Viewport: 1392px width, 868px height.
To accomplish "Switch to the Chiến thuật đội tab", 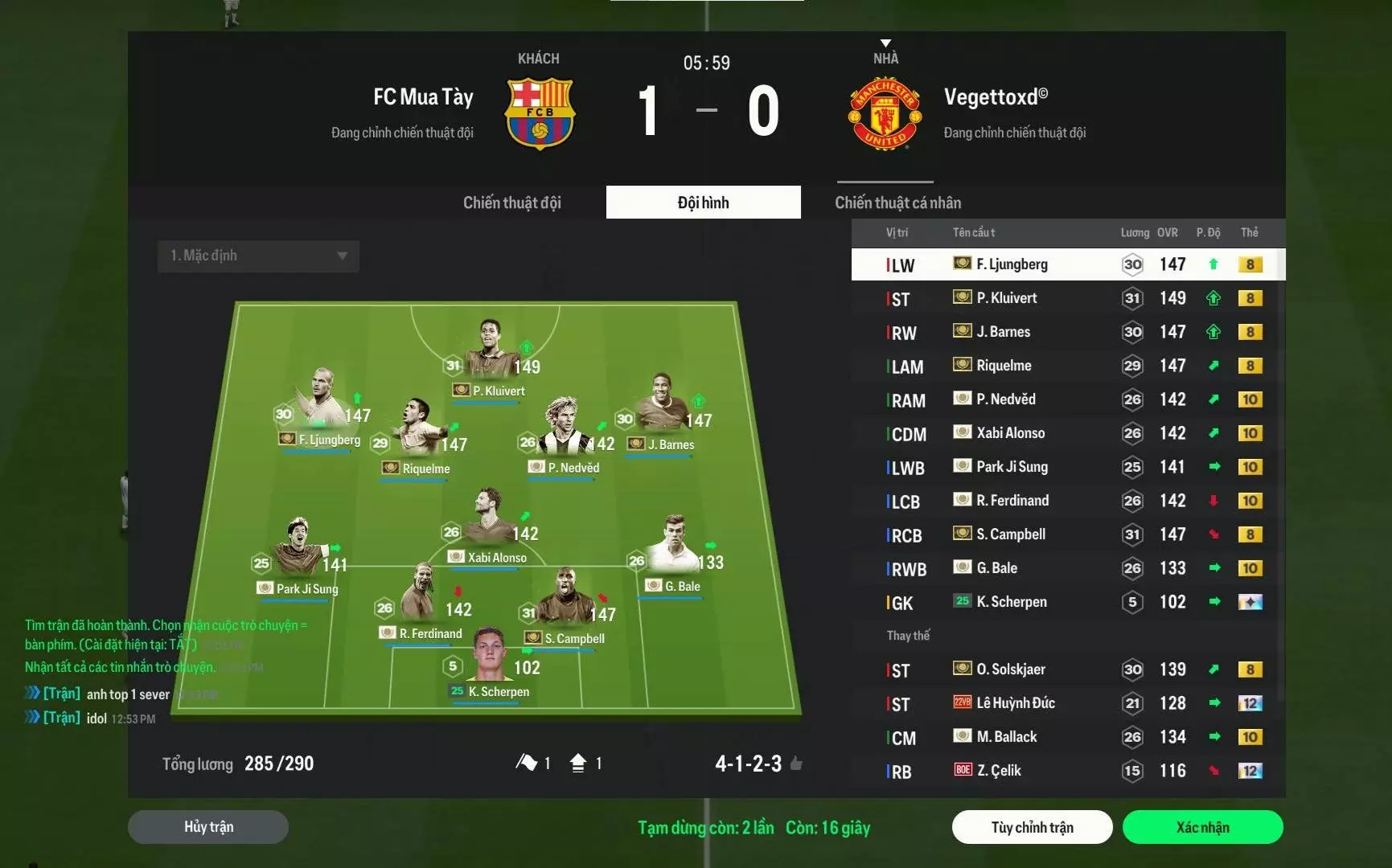I will click(x=511, y=203).
